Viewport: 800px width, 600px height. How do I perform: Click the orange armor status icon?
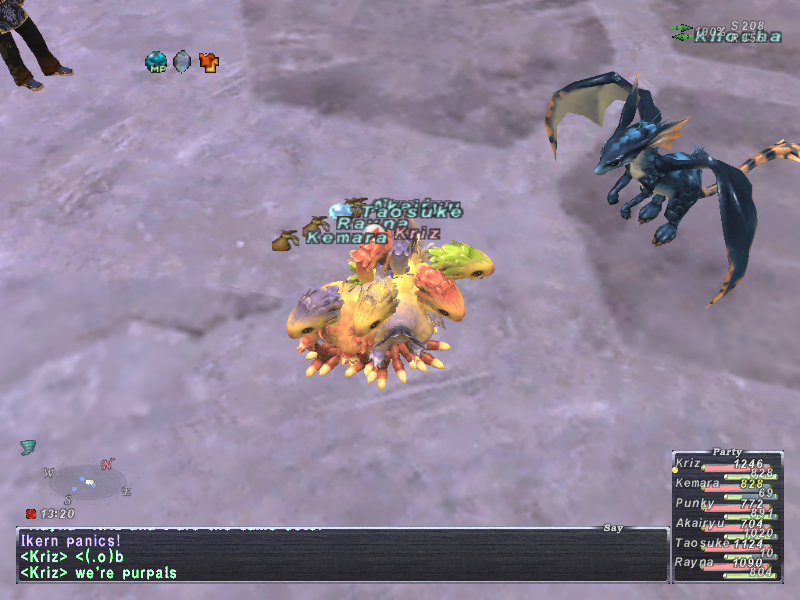[x=208, y=62]
